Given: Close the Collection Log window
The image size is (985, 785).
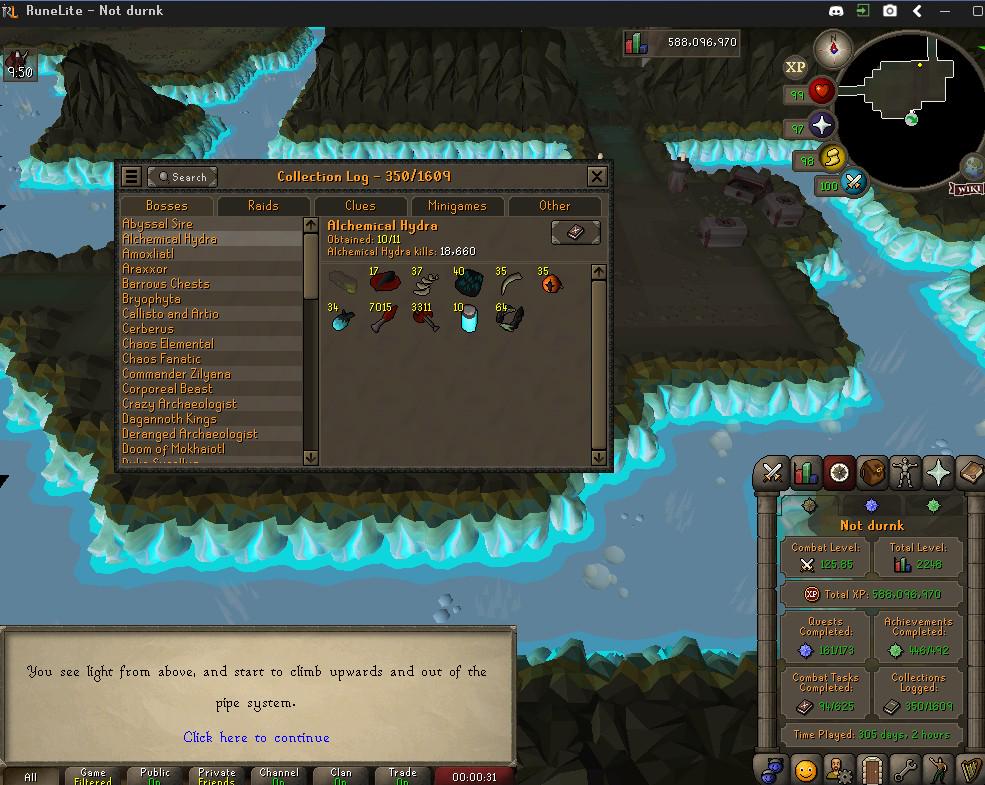Looking at the screenshot, I should pos(597,177).
